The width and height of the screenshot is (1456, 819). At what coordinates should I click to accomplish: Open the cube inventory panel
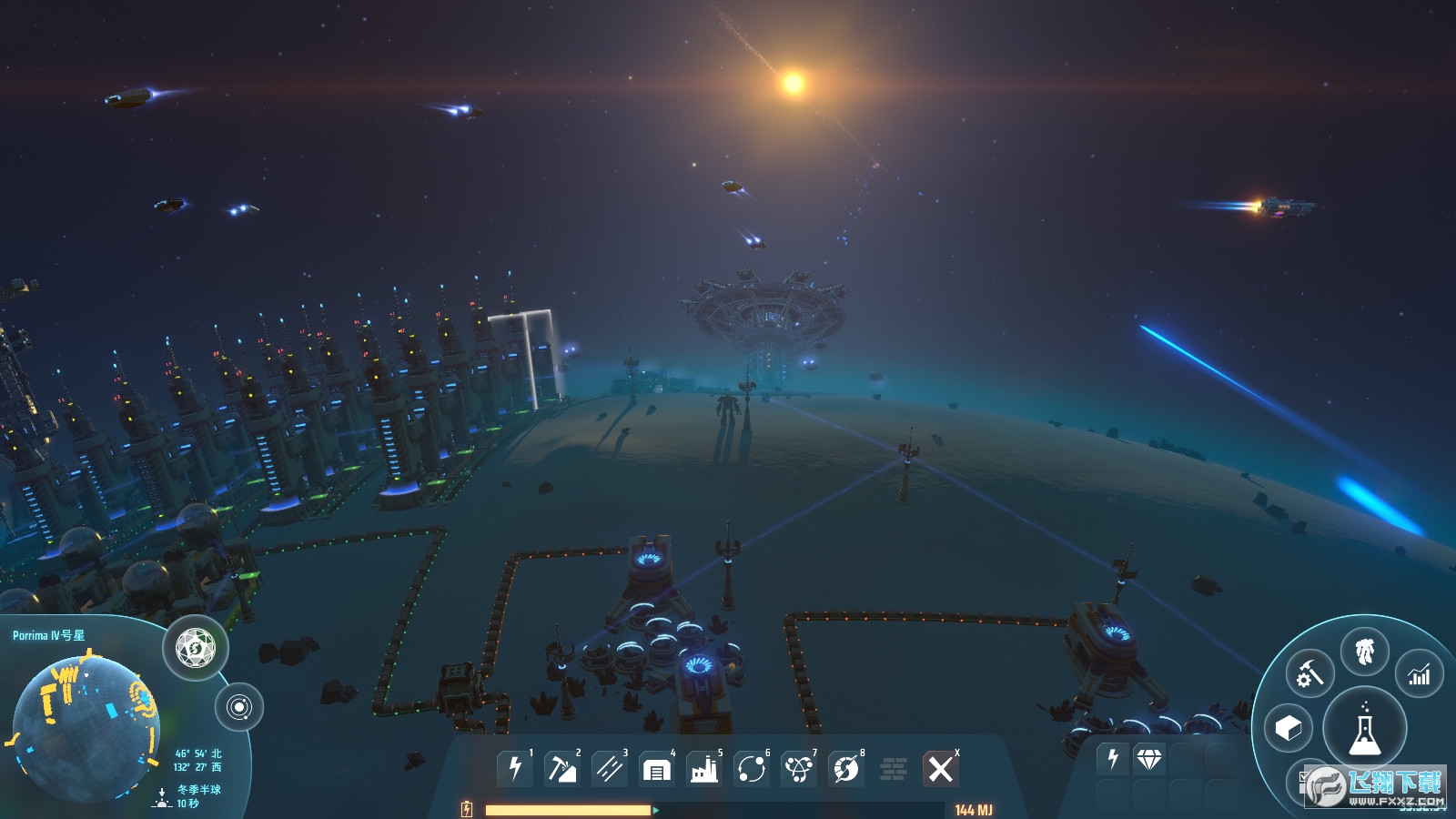pos(1289,728)
